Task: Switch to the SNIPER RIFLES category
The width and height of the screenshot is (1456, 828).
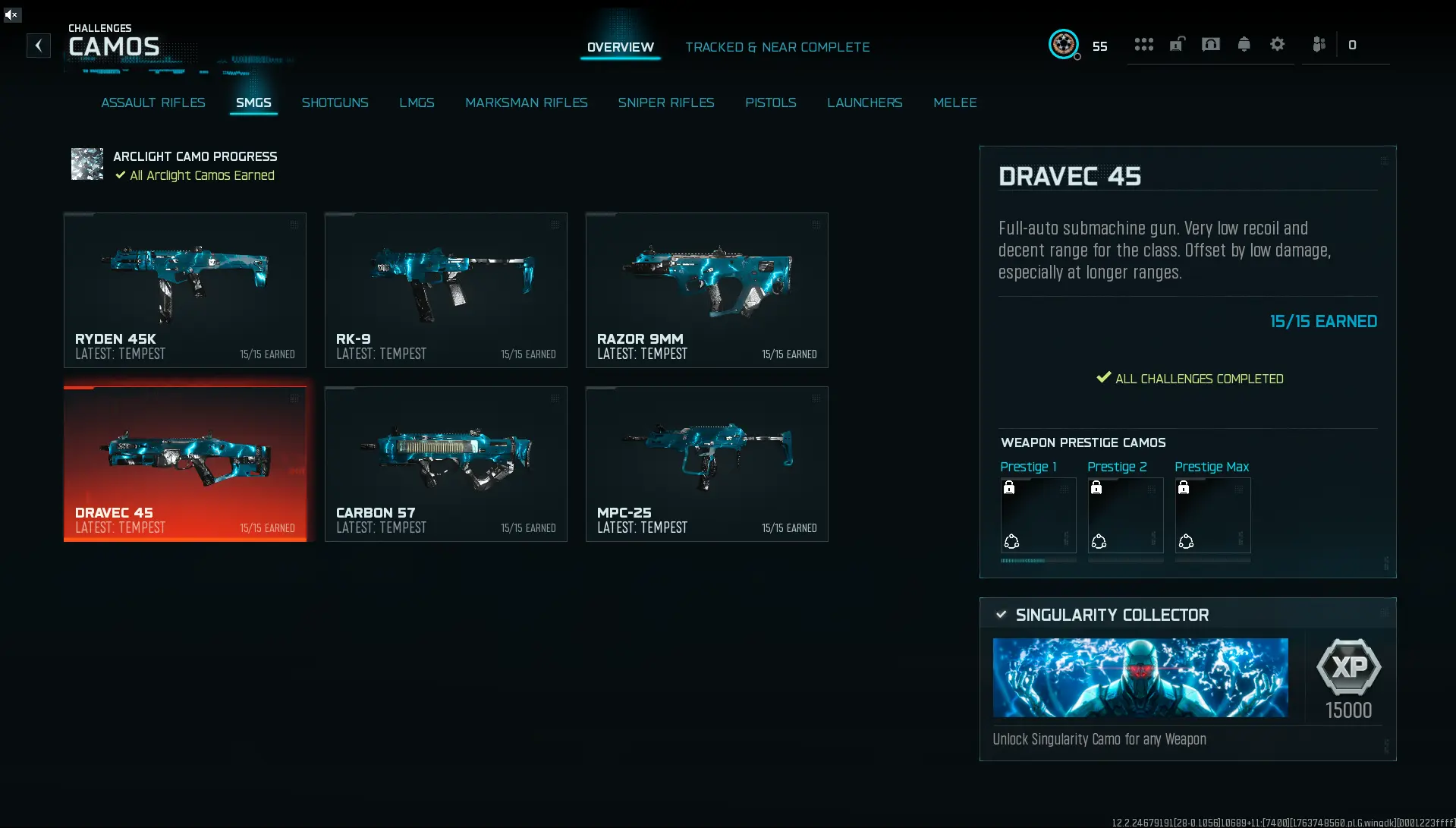Action: [666, 102]
